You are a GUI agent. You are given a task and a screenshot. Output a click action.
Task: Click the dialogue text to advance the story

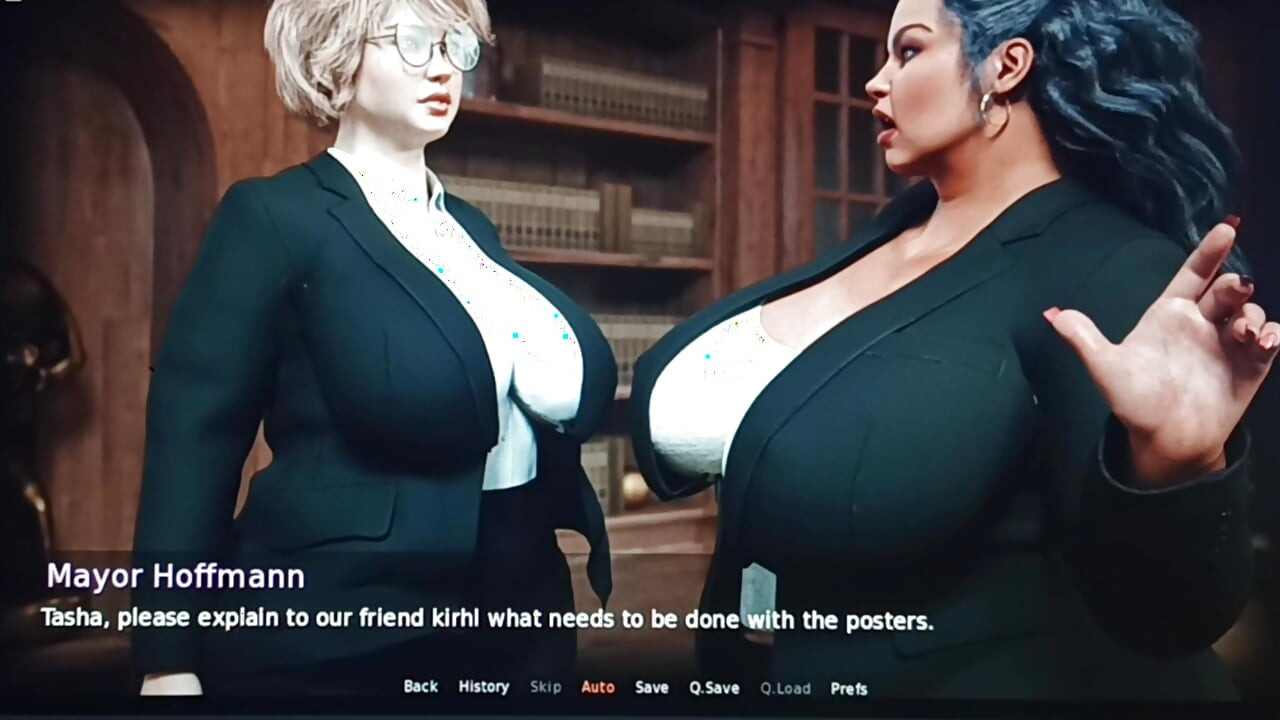click(x=484, y=619)
